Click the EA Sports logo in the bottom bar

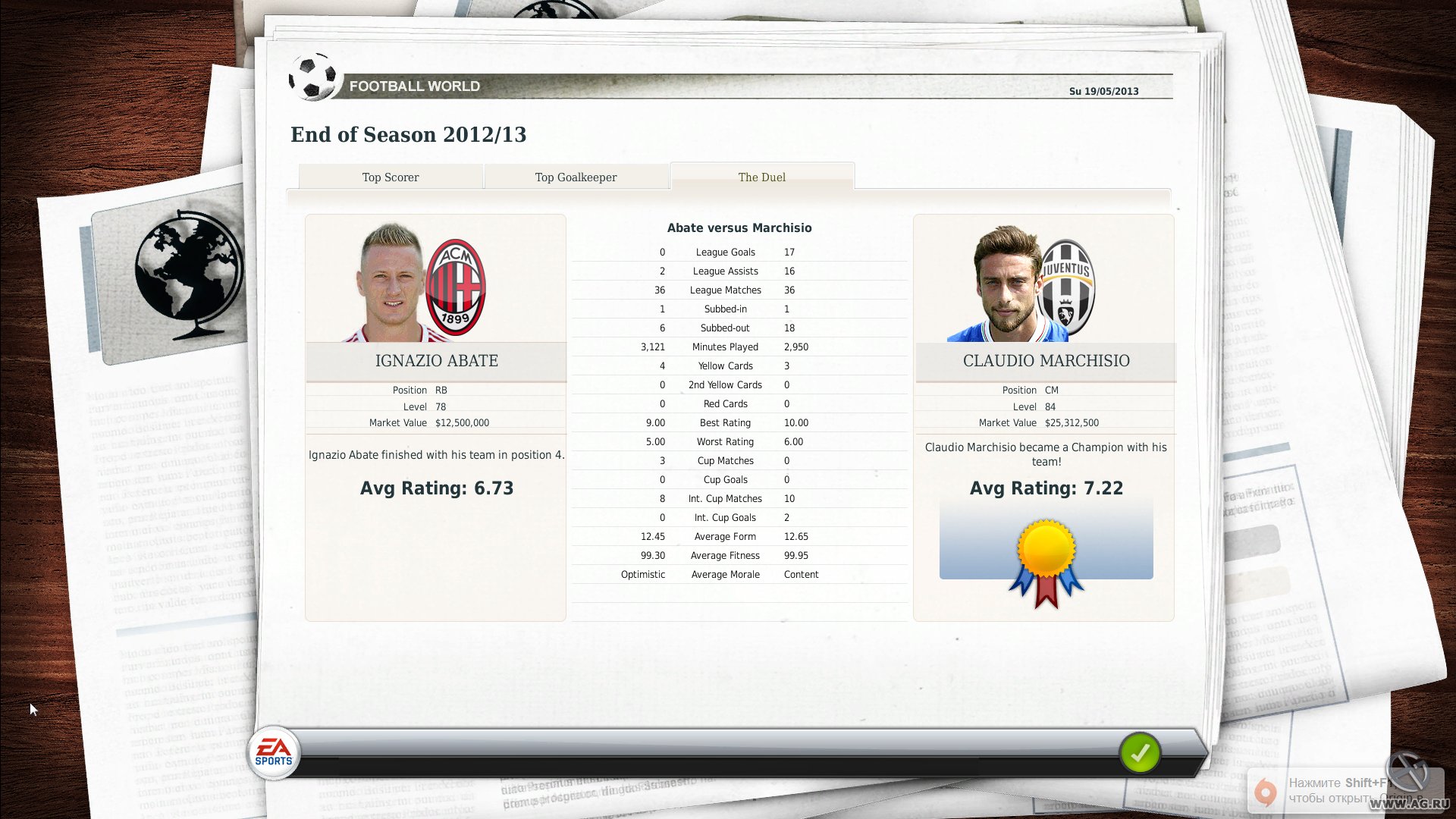pyautogui.click(x=275, y=752)
